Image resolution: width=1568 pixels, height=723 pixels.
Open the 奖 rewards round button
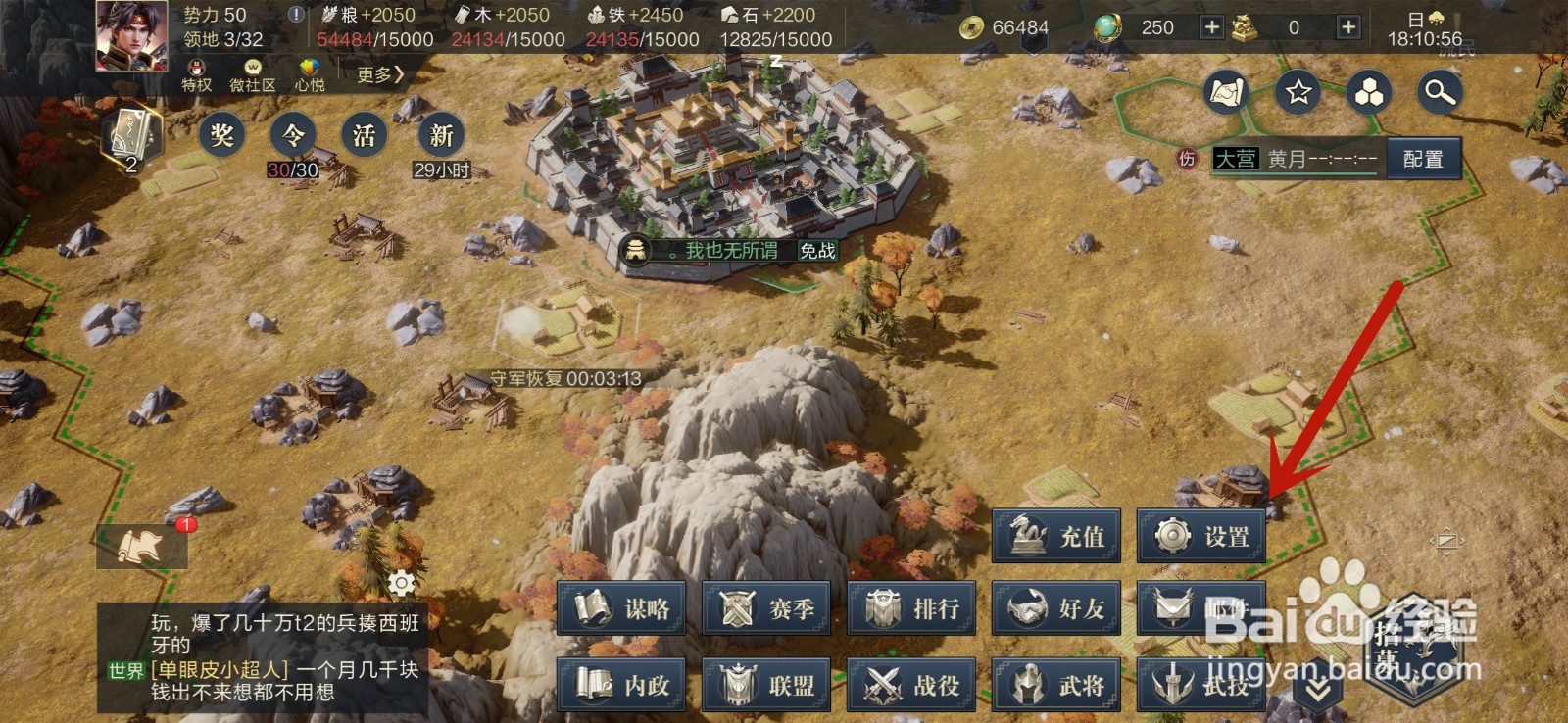coord(221,134)
